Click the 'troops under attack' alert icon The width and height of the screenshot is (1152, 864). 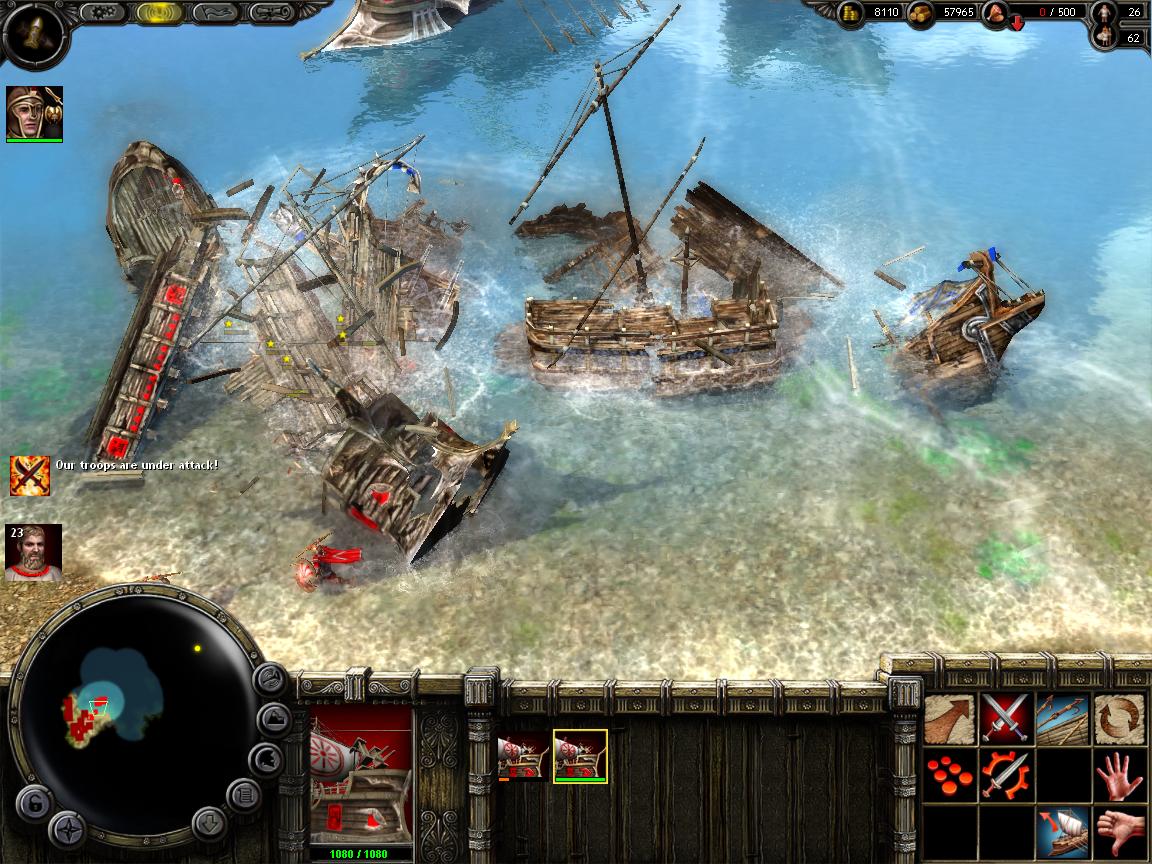point(30,475)
